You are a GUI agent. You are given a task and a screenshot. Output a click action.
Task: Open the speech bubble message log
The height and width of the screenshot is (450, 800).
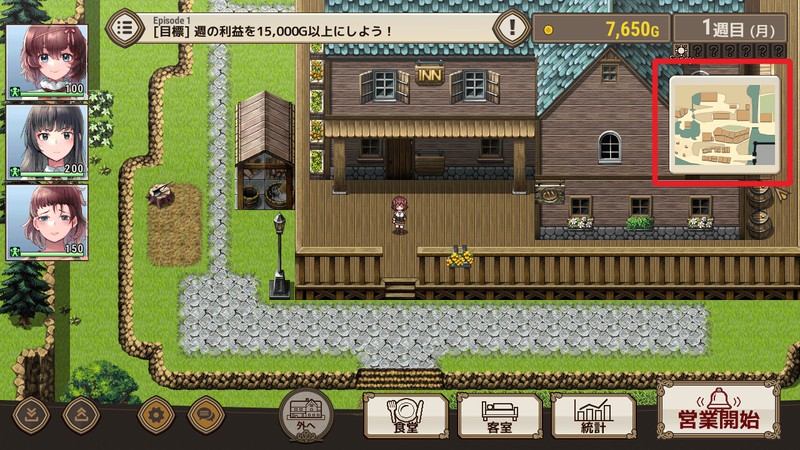click(x=203, y=412)
